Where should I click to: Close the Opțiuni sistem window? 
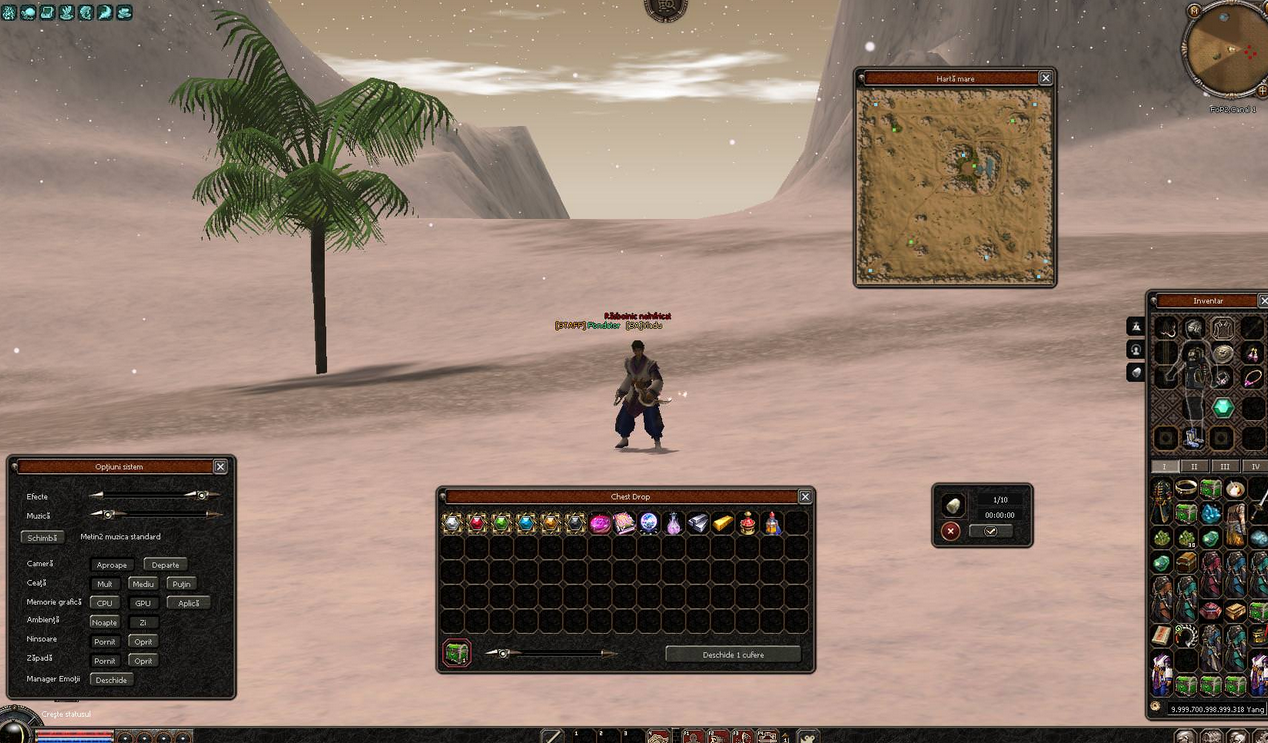[x=220, y=466]
